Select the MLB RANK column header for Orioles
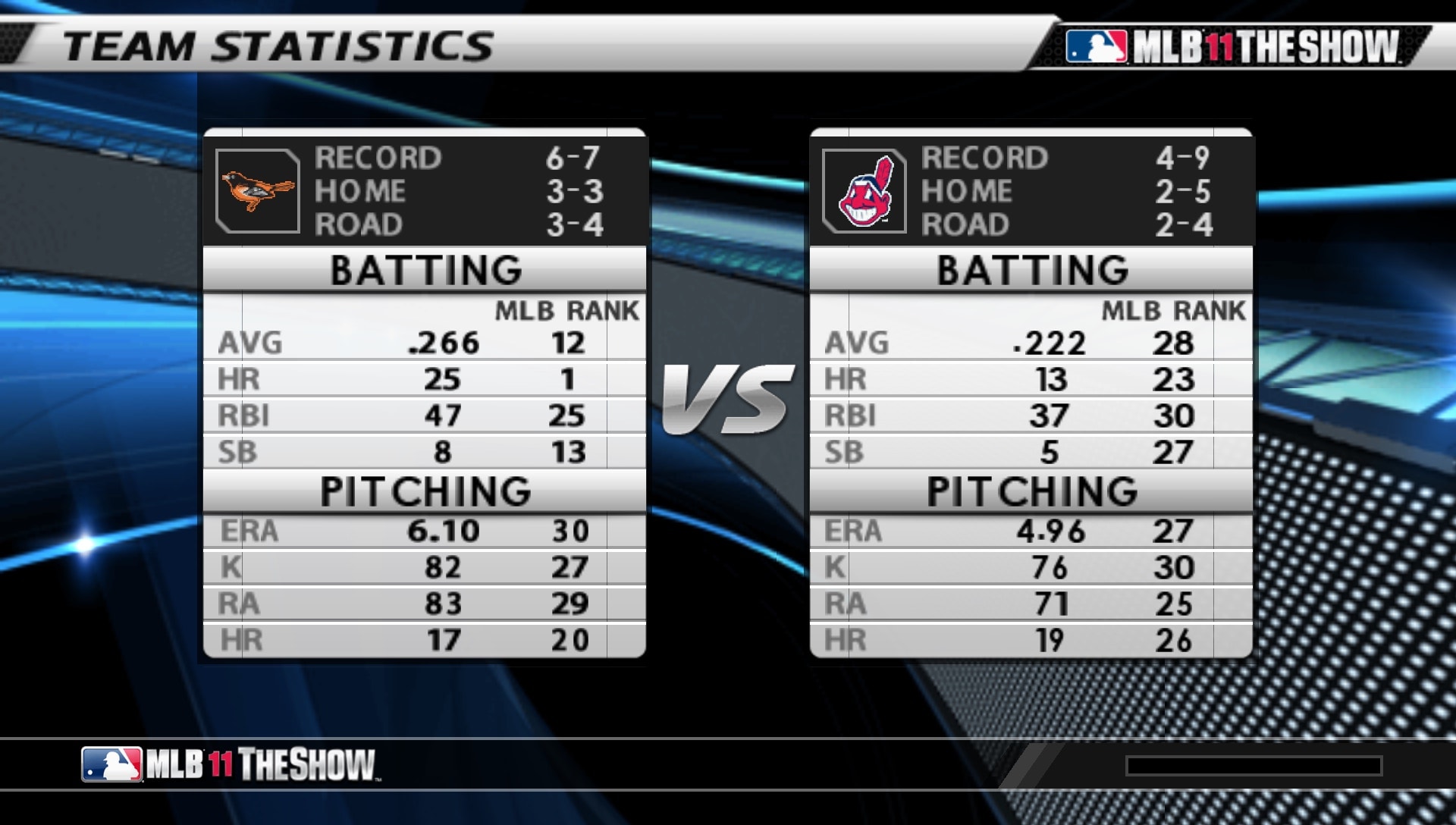Viewport: 1456px width, 825px height. click(x=565, y=308)
